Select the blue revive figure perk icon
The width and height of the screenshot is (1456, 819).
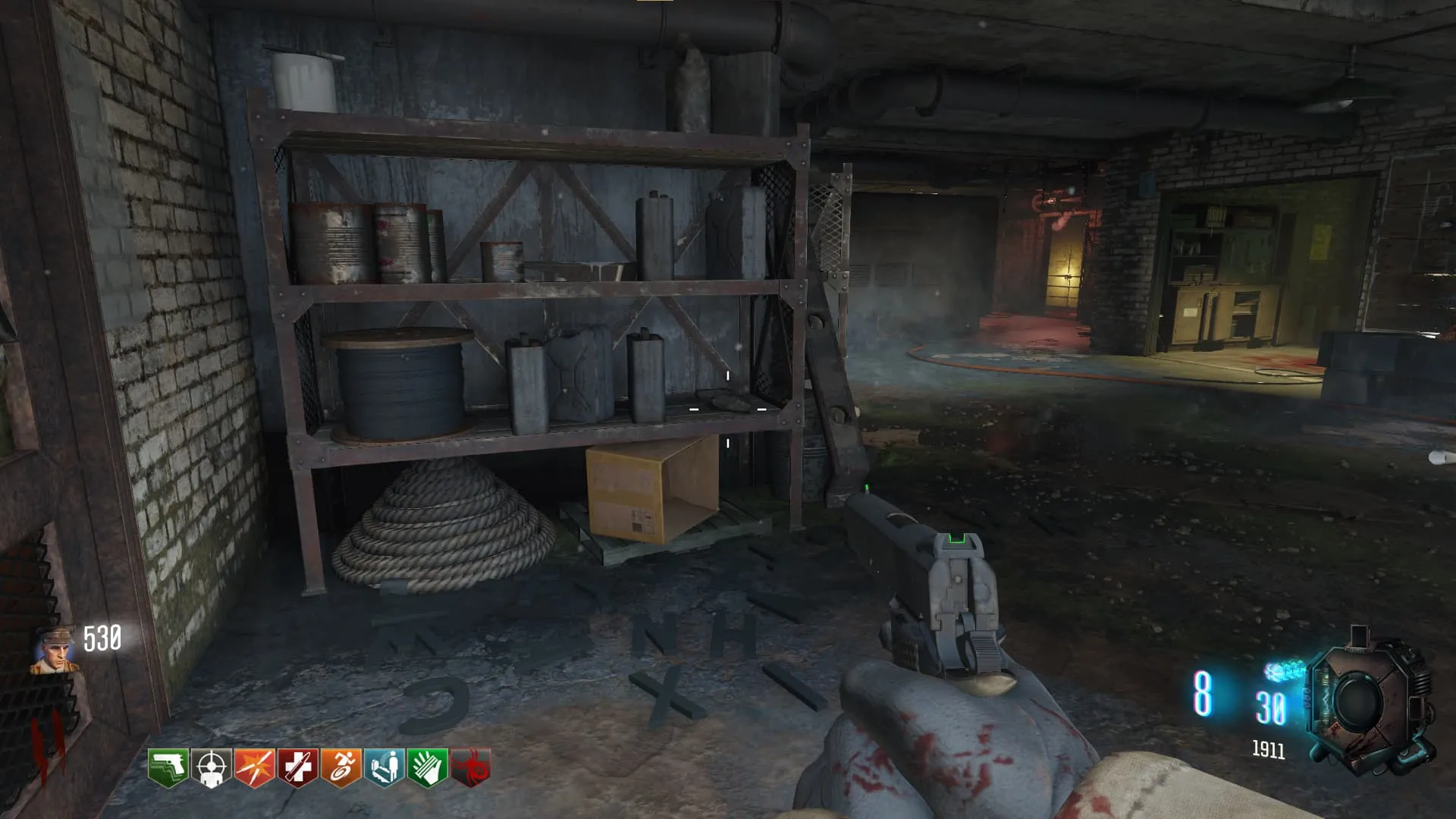(384, 767)
